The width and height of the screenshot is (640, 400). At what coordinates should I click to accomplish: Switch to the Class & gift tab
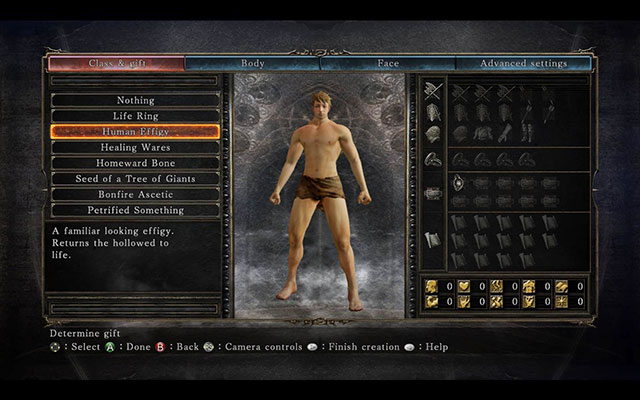tap(116, 64)
